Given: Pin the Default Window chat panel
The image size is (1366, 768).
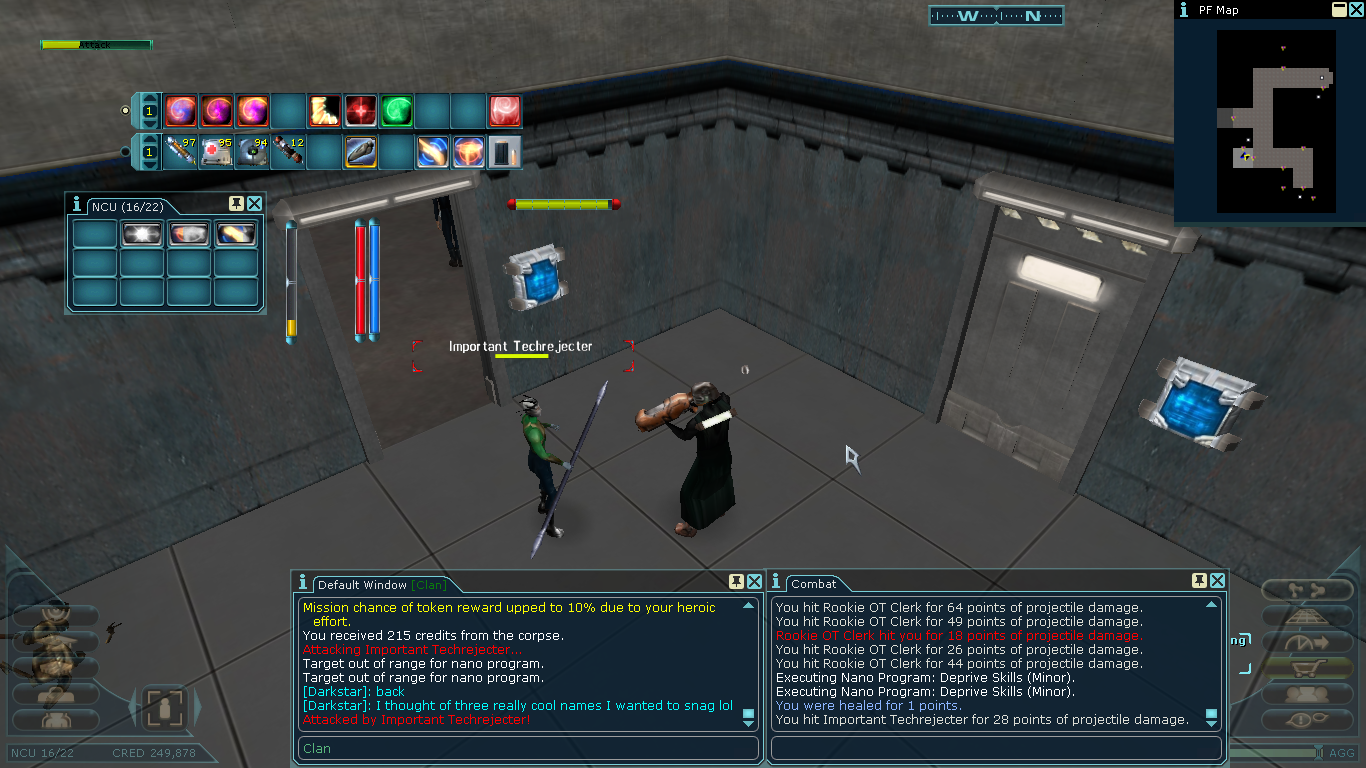Looking at the screenshot, I should 736,581.
